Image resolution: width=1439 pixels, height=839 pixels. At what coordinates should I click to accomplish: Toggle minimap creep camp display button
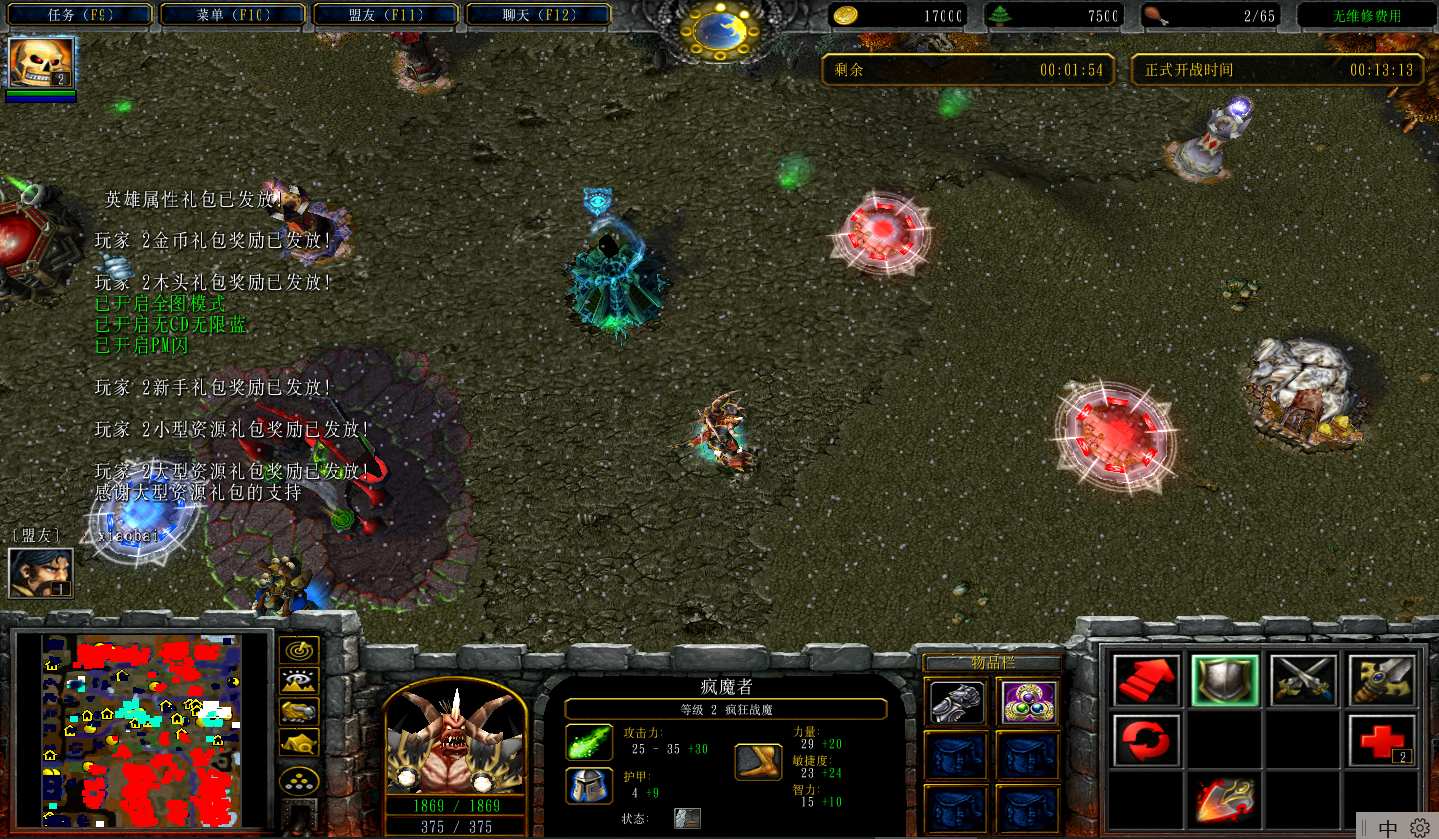(299, 742)
